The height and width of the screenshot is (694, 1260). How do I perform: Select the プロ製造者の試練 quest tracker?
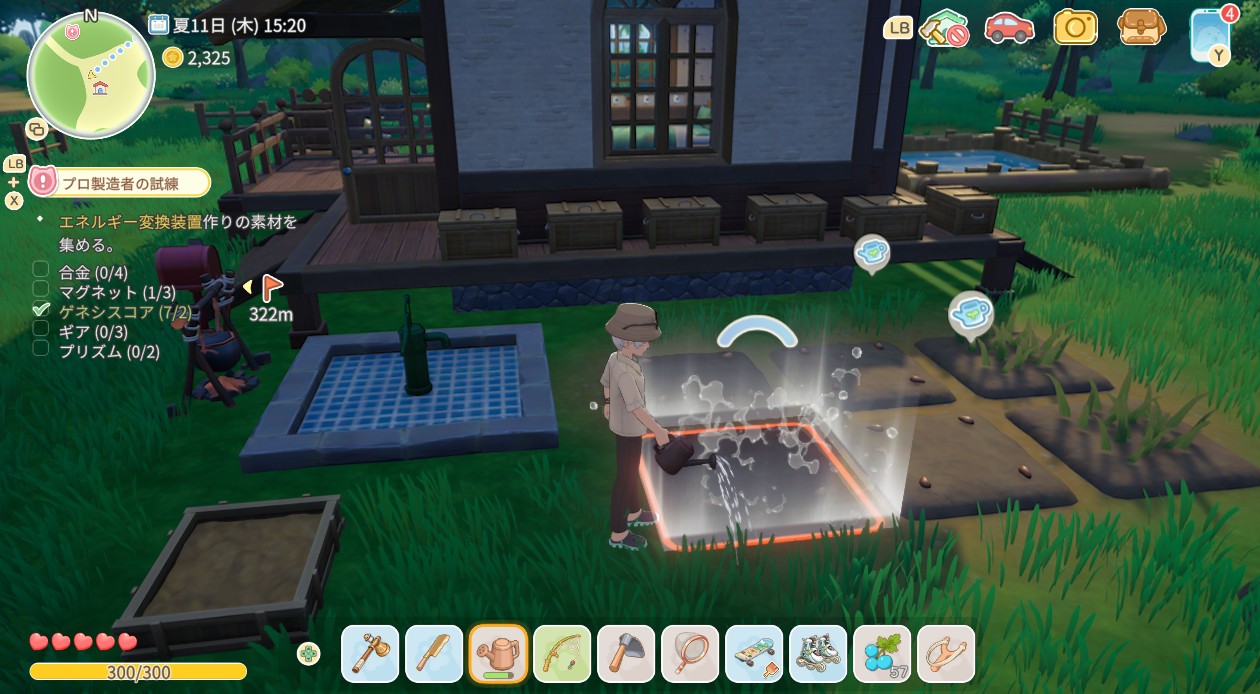point(122,182)
